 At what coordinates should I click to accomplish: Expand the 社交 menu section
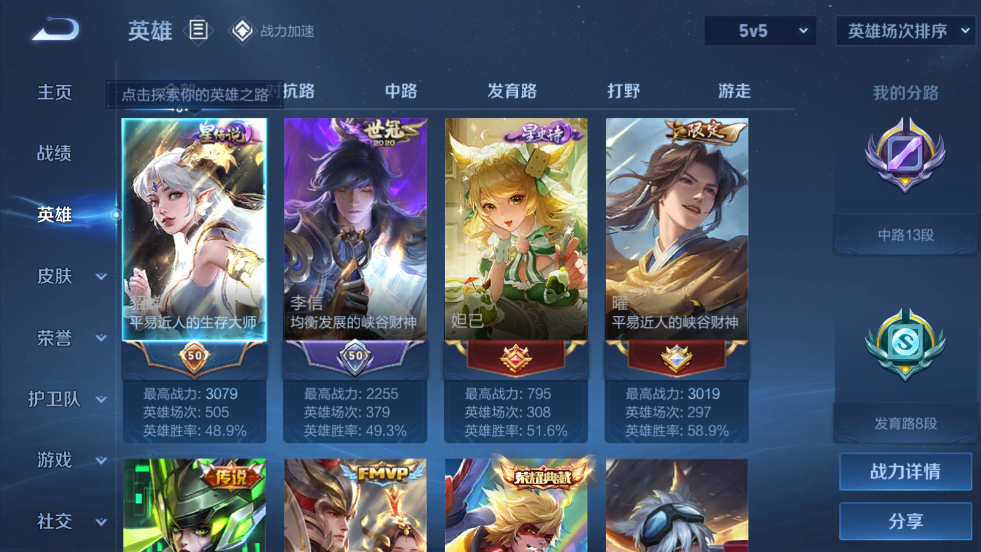coord(70,521)
